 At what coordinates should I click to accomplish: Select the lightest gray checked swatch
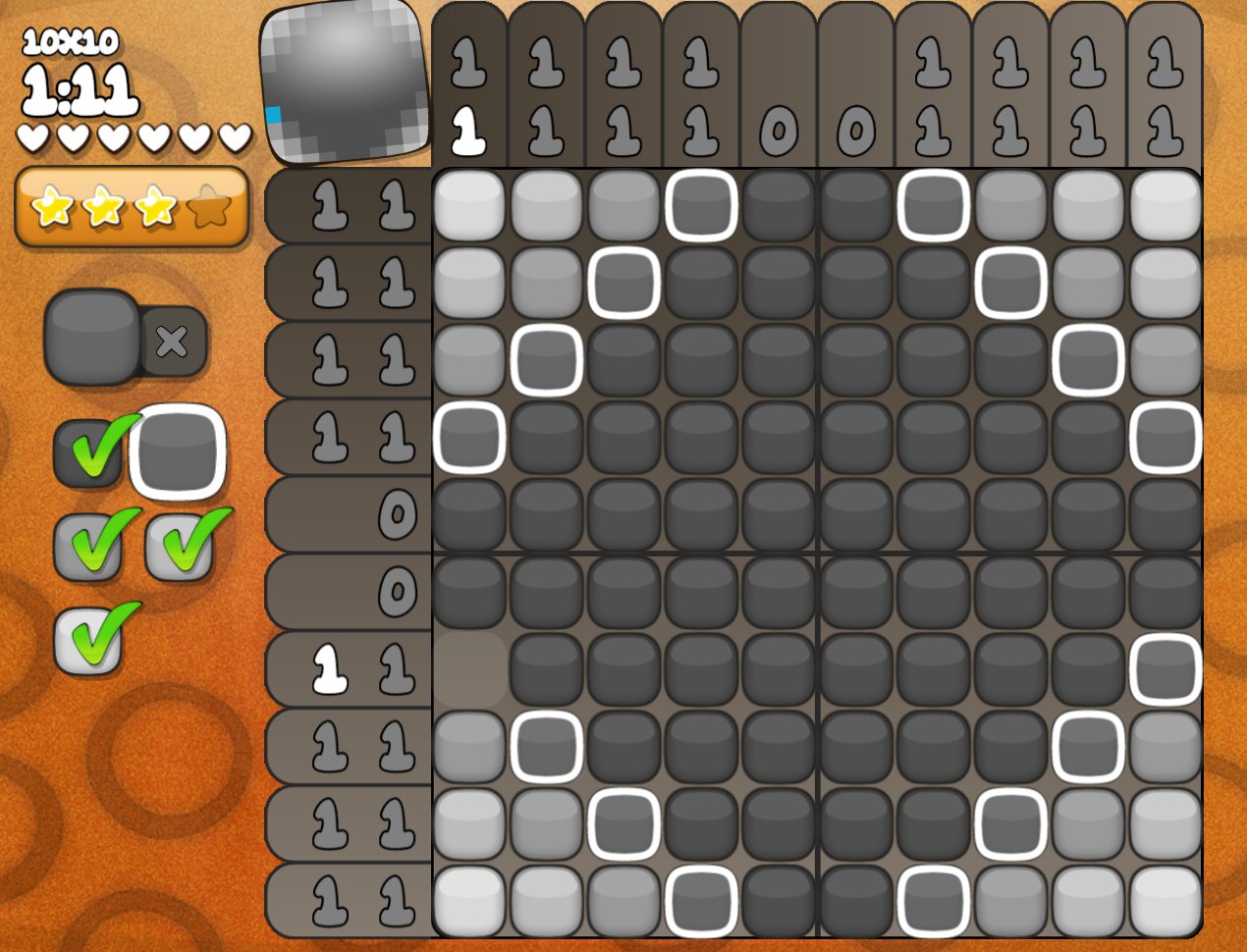point(88,639)
